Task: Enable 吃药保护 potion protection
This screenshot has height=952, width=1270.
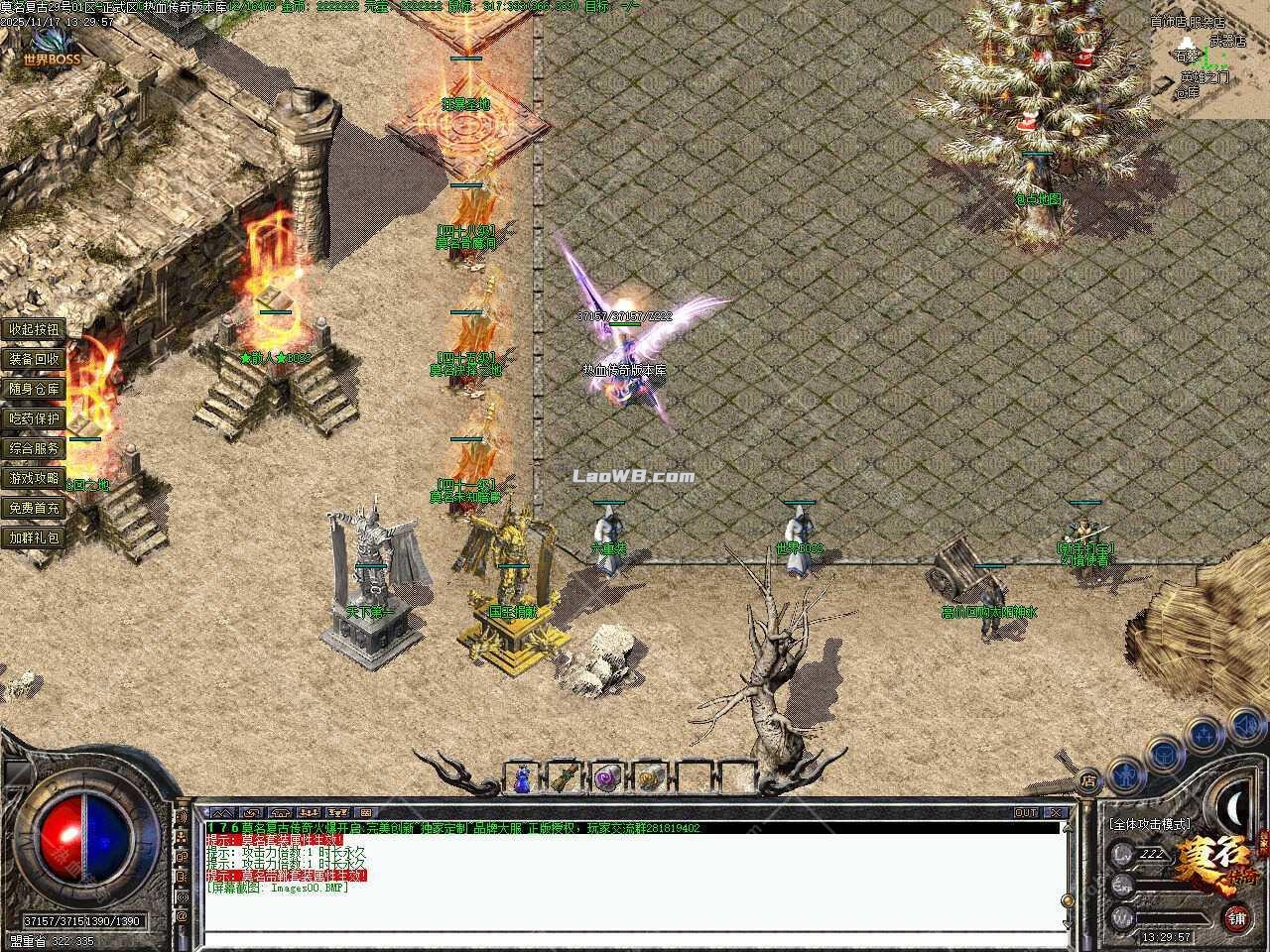Action: pos(33,418)
